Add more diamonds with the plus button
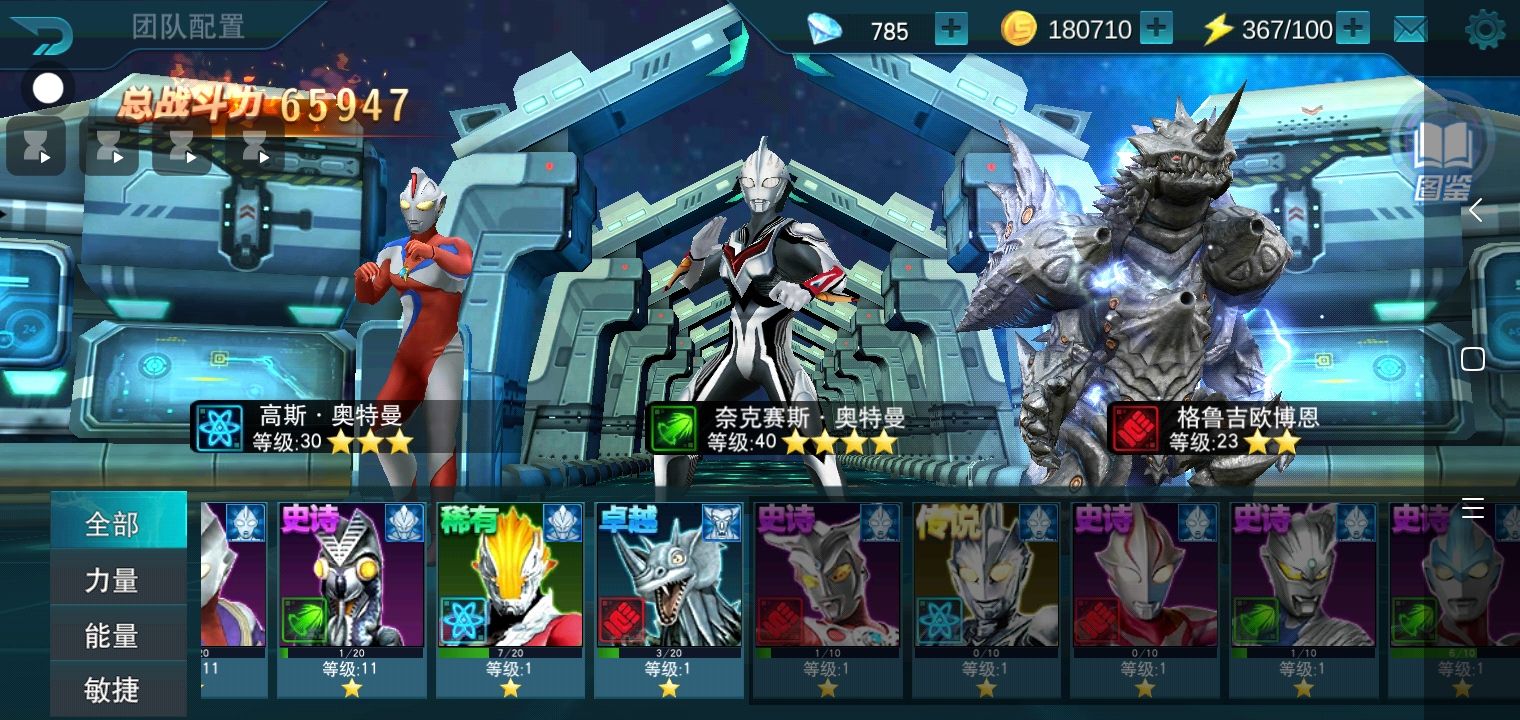The image size is (1520, 720). click(951, 29)
